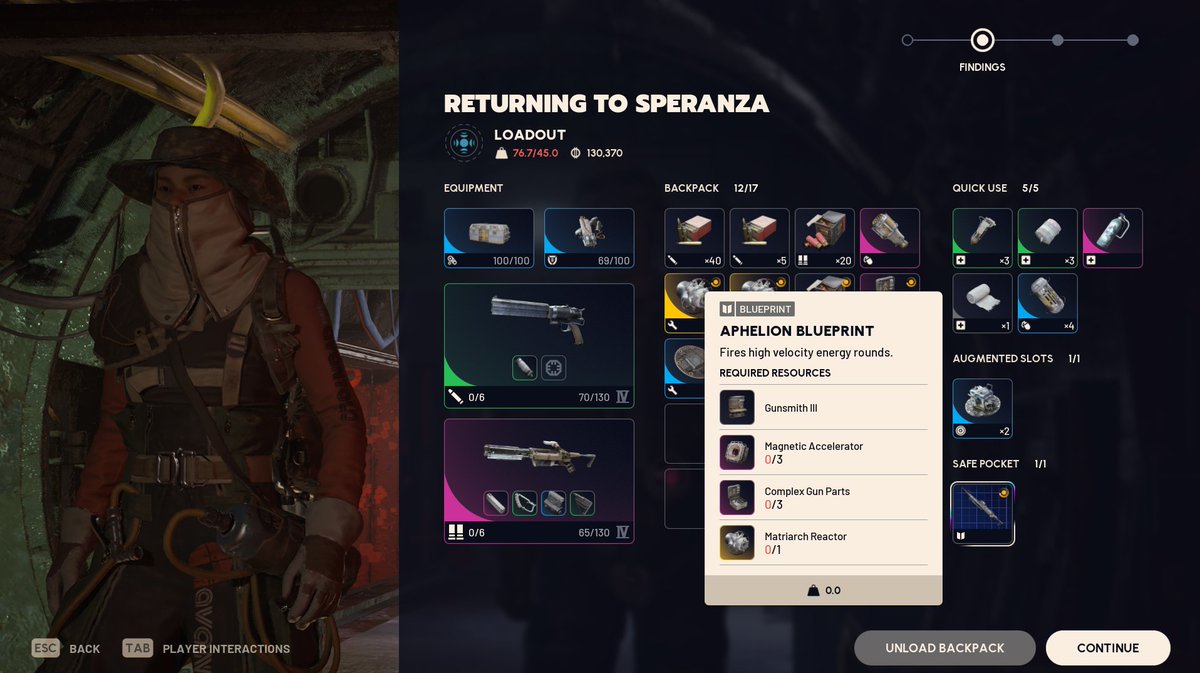Click the Unload Backpack button
The image size is (1200, 673).
944,648
